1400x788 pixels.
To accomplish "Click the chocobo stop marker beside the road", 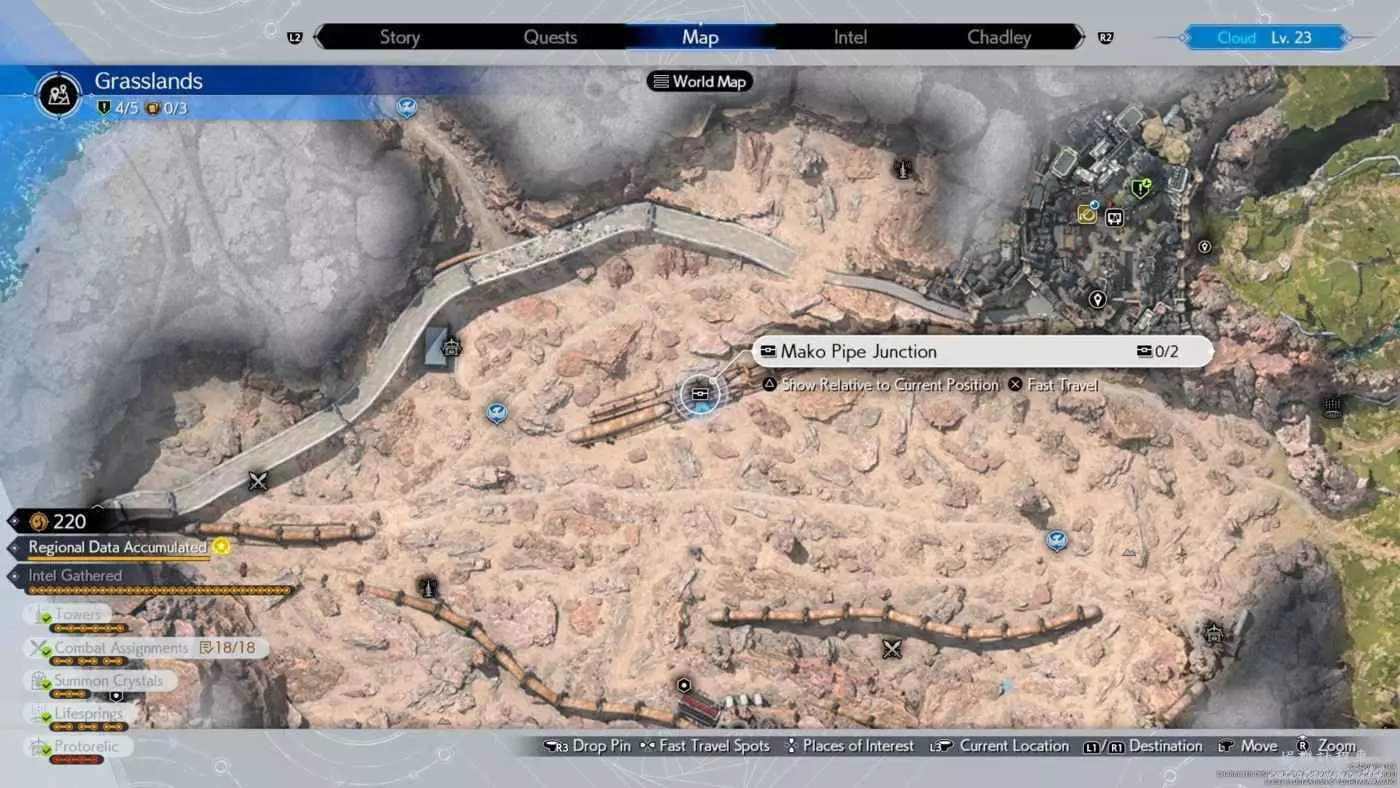I will 451,348.
